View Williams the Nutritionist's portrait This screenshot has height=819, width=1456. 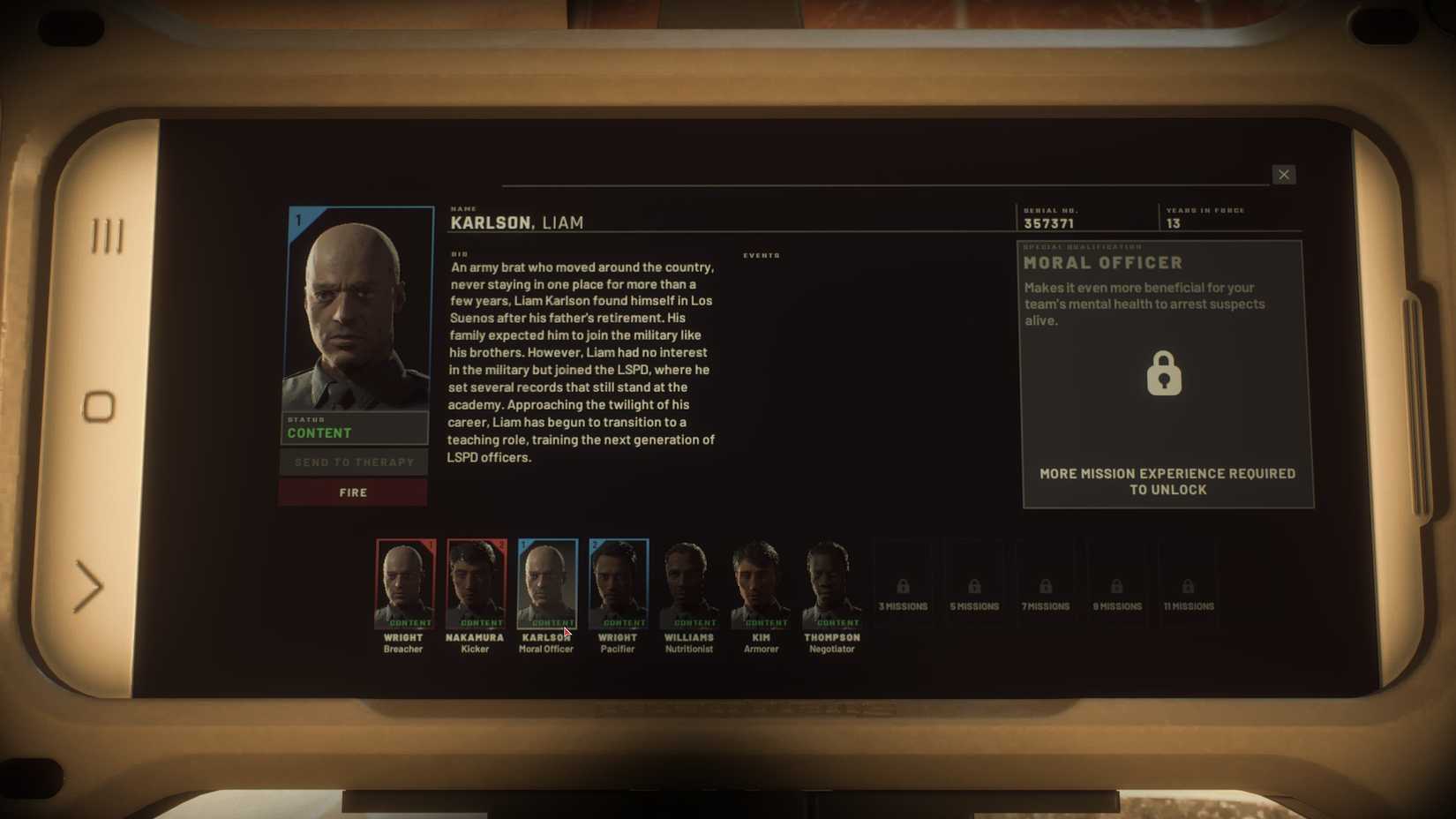tap(689, 581)
